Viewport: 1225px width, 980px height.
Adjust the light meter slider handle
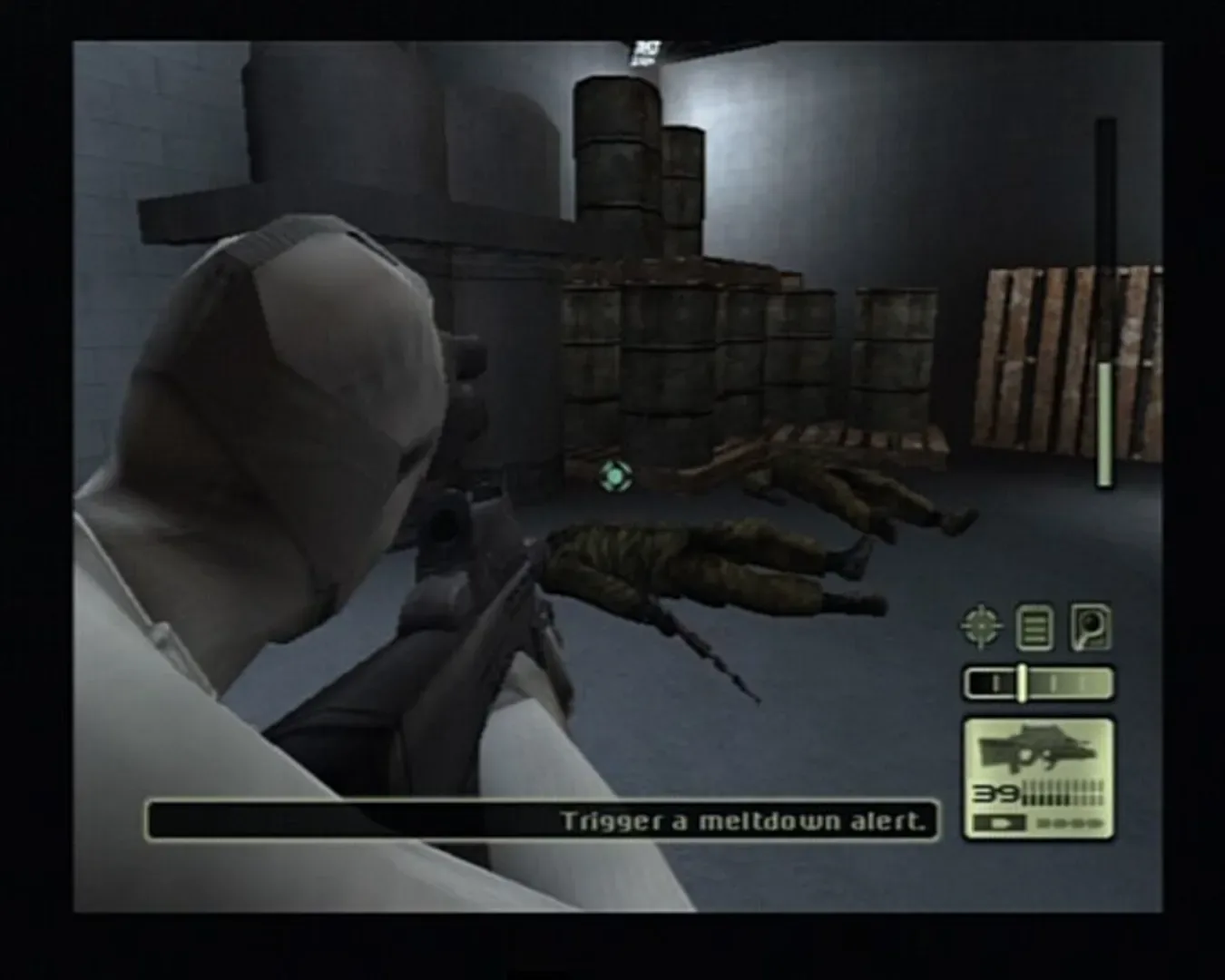click(1023, 682)
